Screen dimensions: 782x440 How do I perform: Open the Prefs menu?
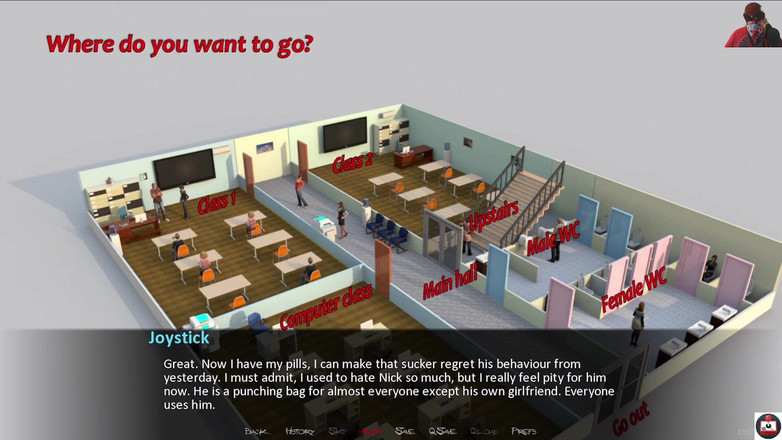[523, 431]
